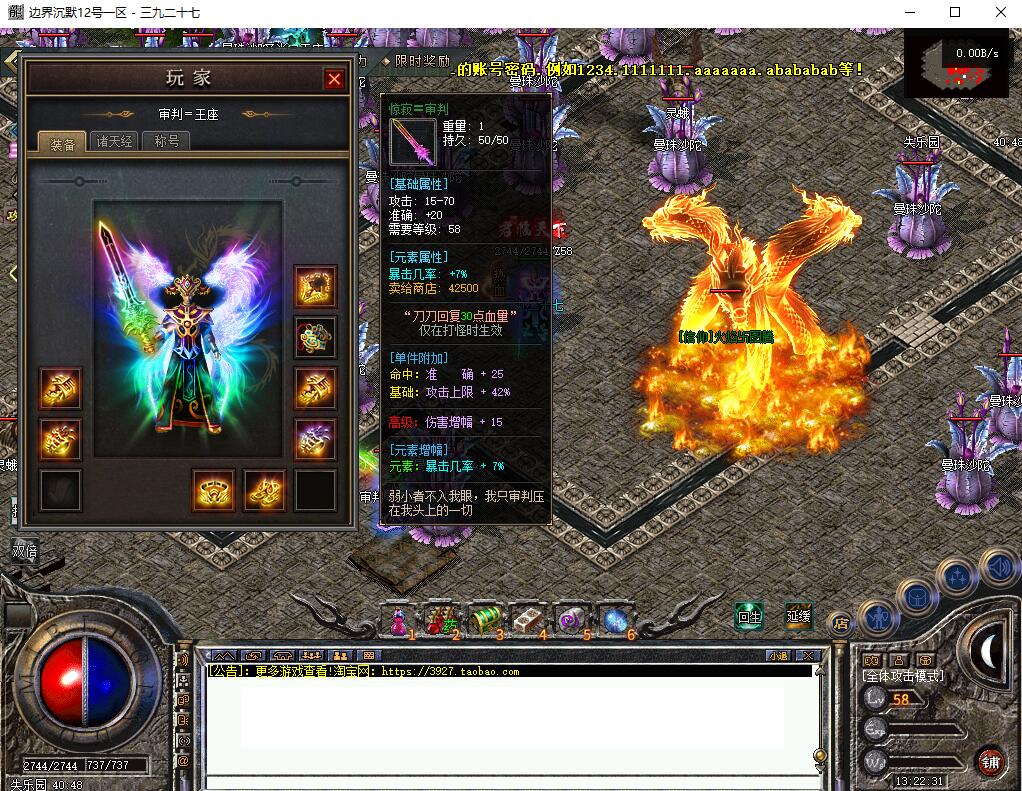Viewport: 1022px width, 791px height.
Task: Select the equipped golden belt slot
Action: coord(213,490)
